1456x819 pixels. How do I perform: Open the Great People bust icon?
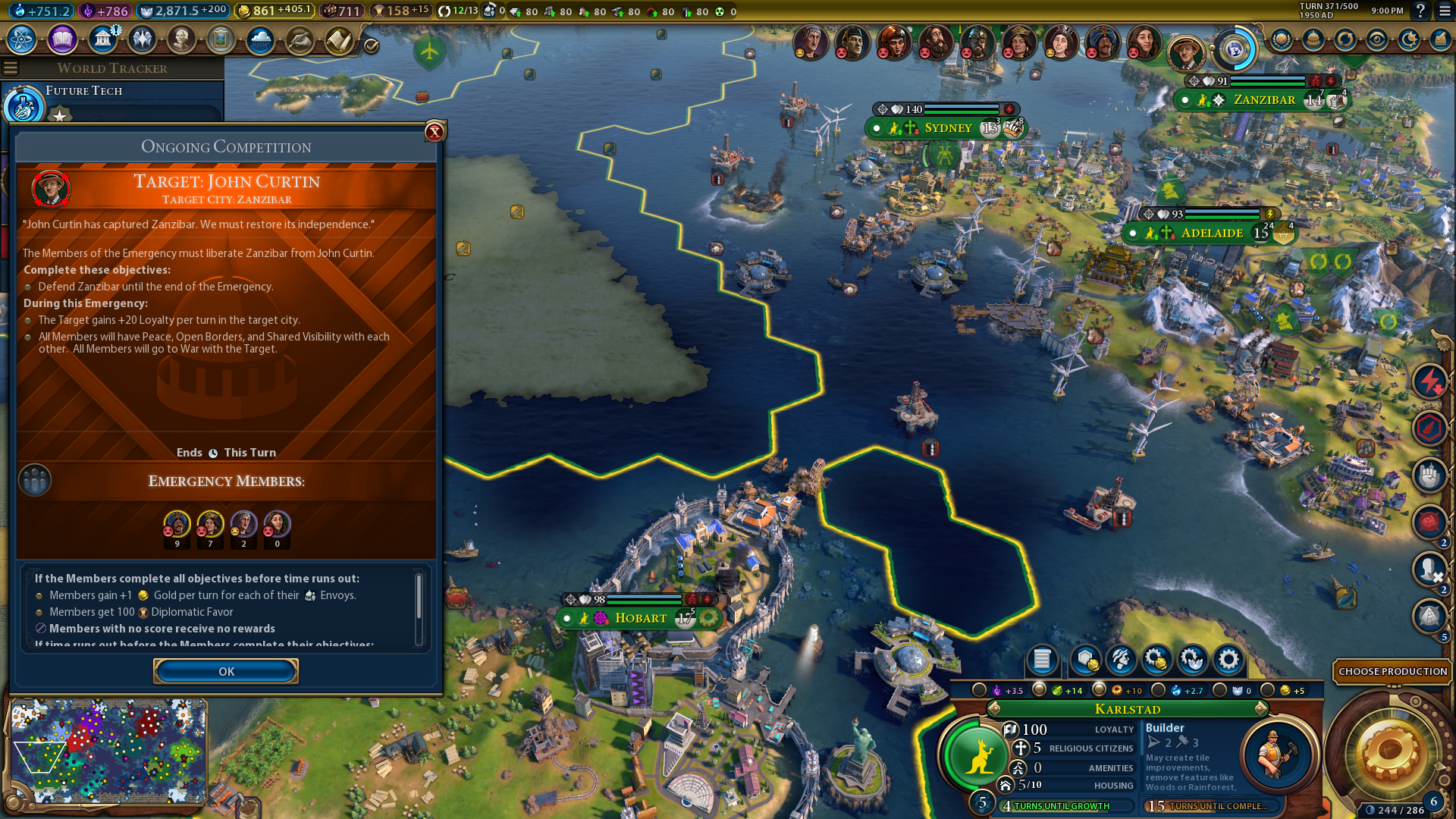pyautogui.click(x=181, y=39)
